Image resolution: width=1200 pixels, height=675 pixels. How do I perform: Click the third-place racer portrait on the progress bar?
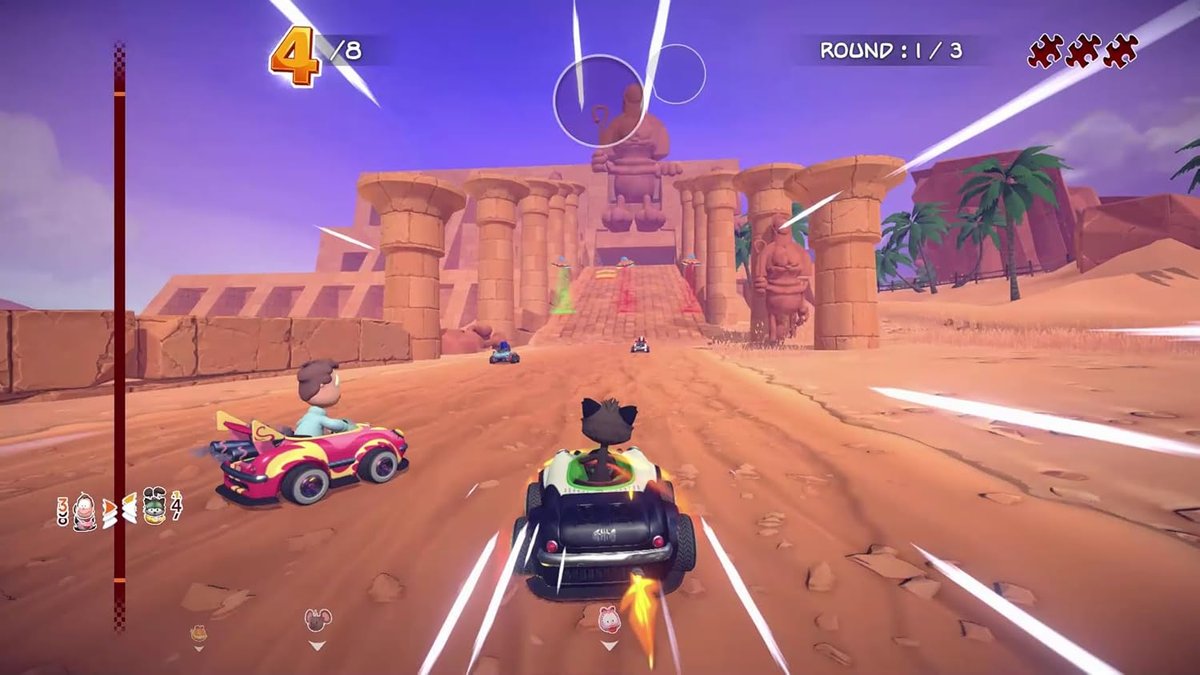[x=85, y=510]
